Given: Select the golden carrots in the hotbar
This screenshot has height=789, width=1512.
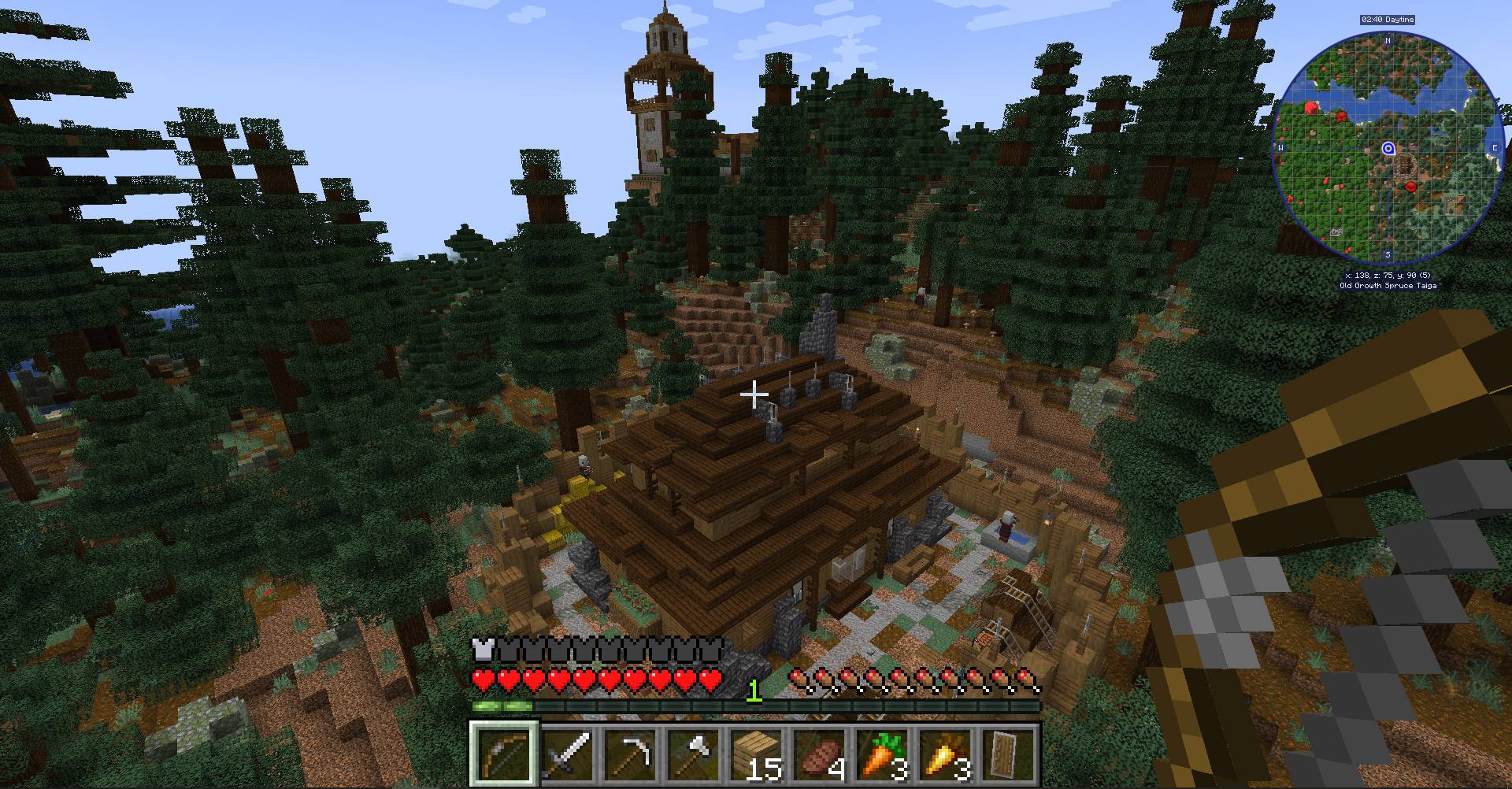Looking at the screenshot, I should (x=947, y=754).
